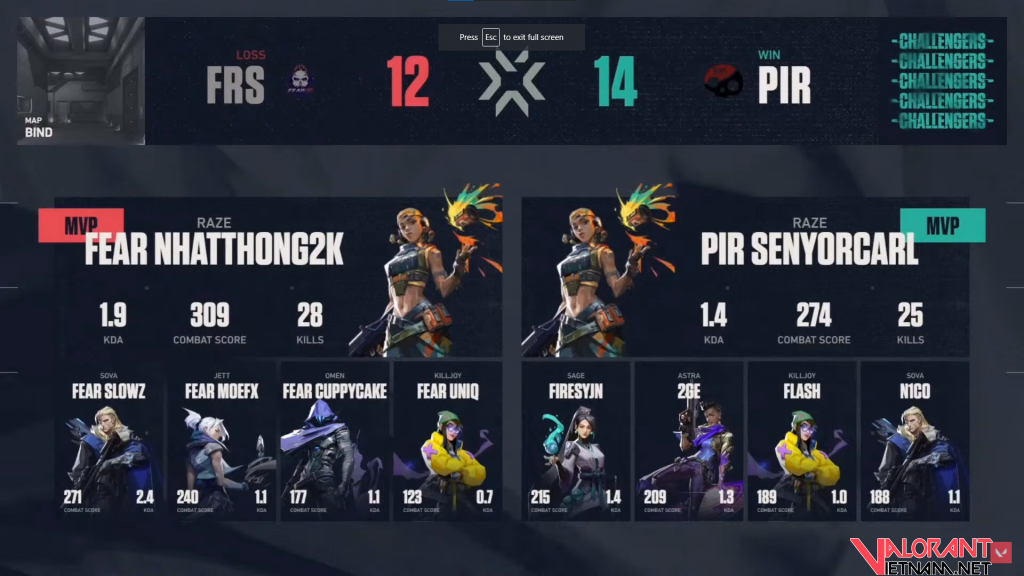Choose the 2GE Astra player card
Screen dimensions: 1024x576
click(x=689, y=441)
